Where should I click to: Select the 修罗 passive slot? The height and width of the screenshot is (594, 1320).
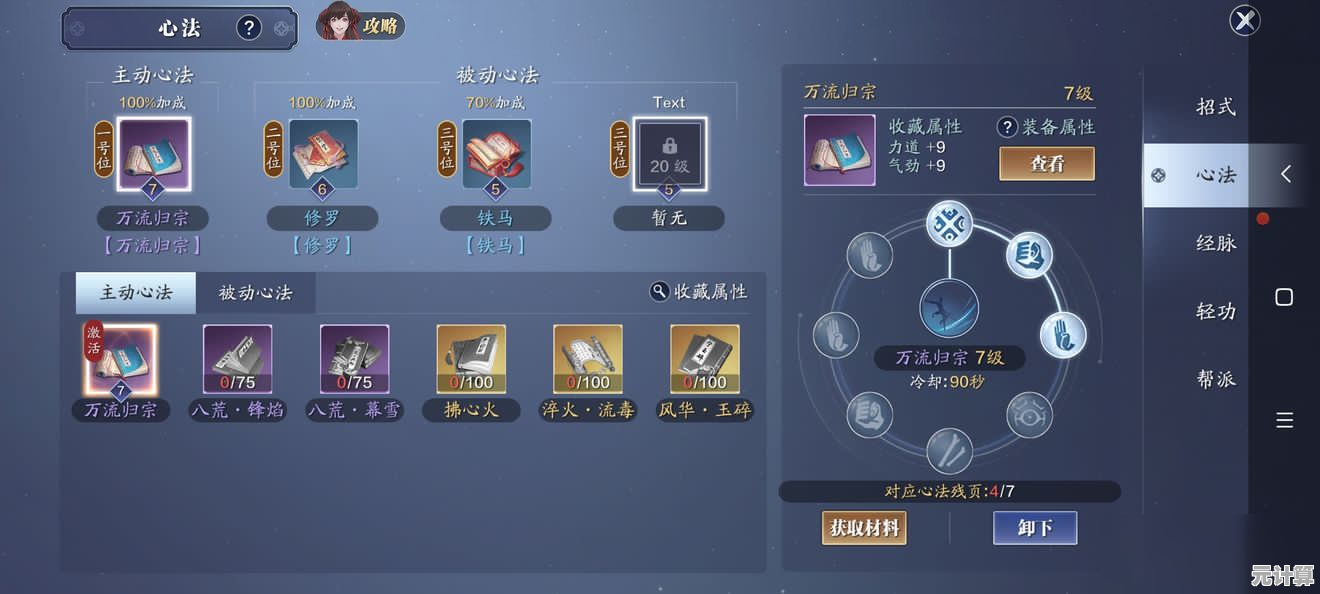coord(323,154)
